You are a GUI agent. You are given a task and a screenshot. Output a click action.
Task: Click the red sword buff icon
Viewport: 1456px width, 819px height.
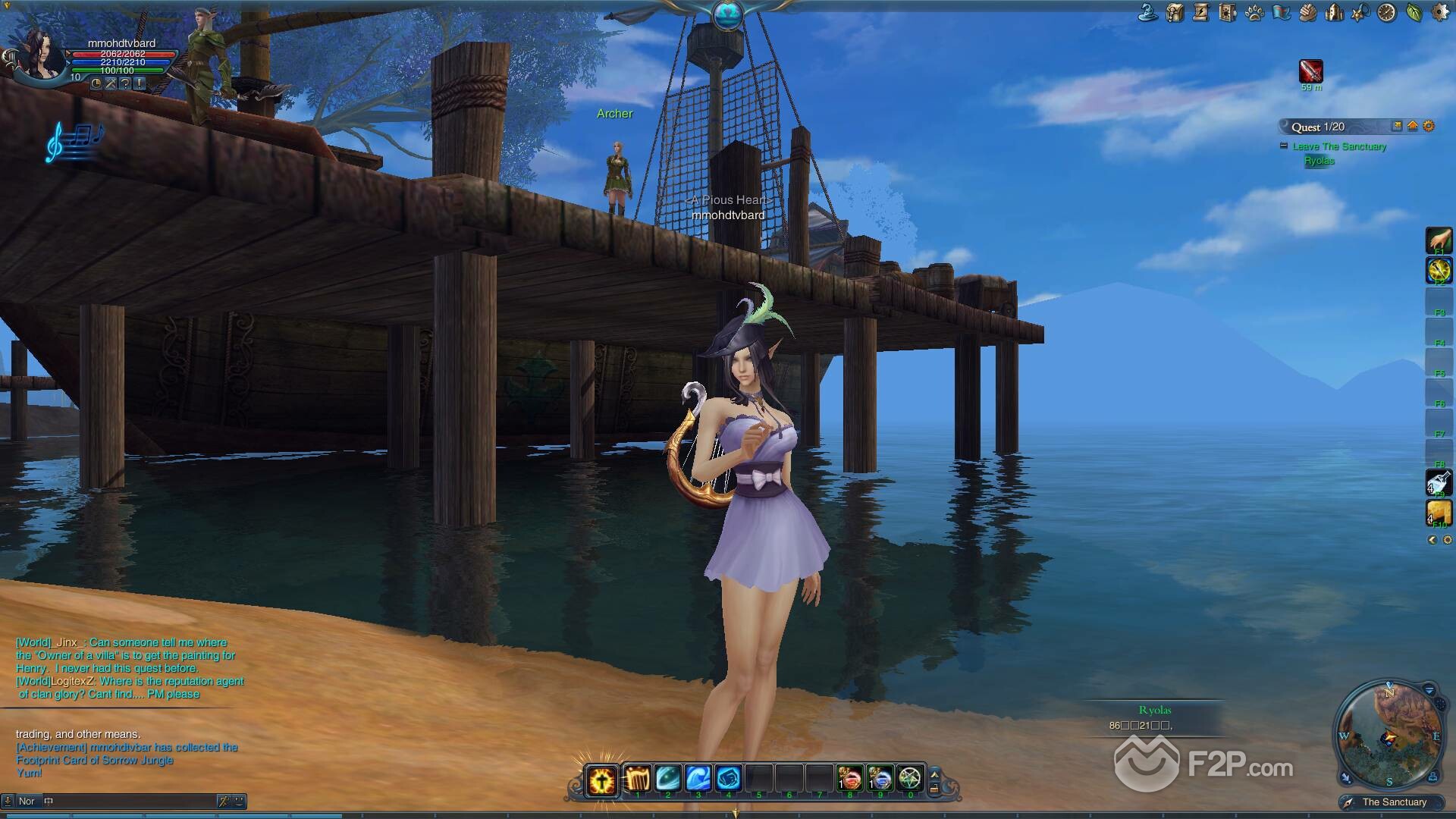tap(1310, 71)
